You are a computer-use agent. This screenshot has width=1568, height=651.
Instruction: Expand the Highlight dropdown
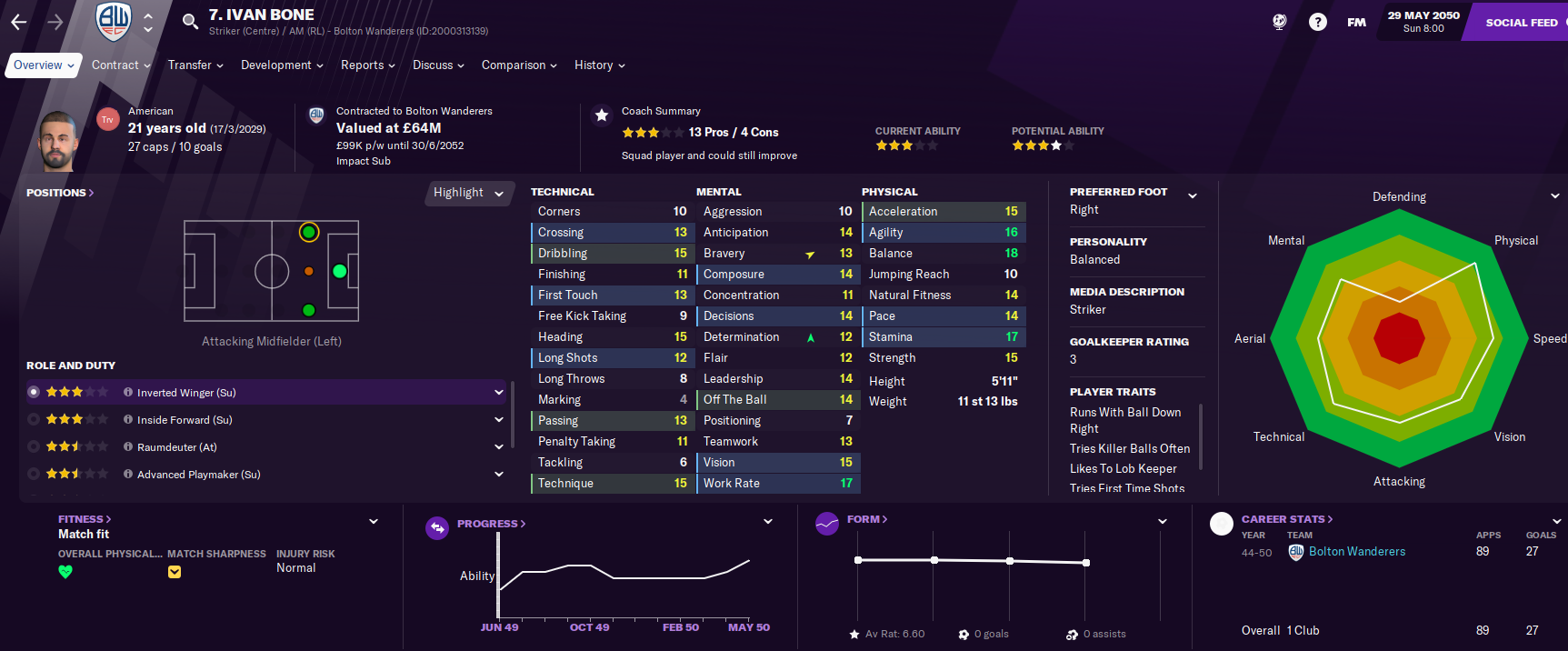pos(468,193)
